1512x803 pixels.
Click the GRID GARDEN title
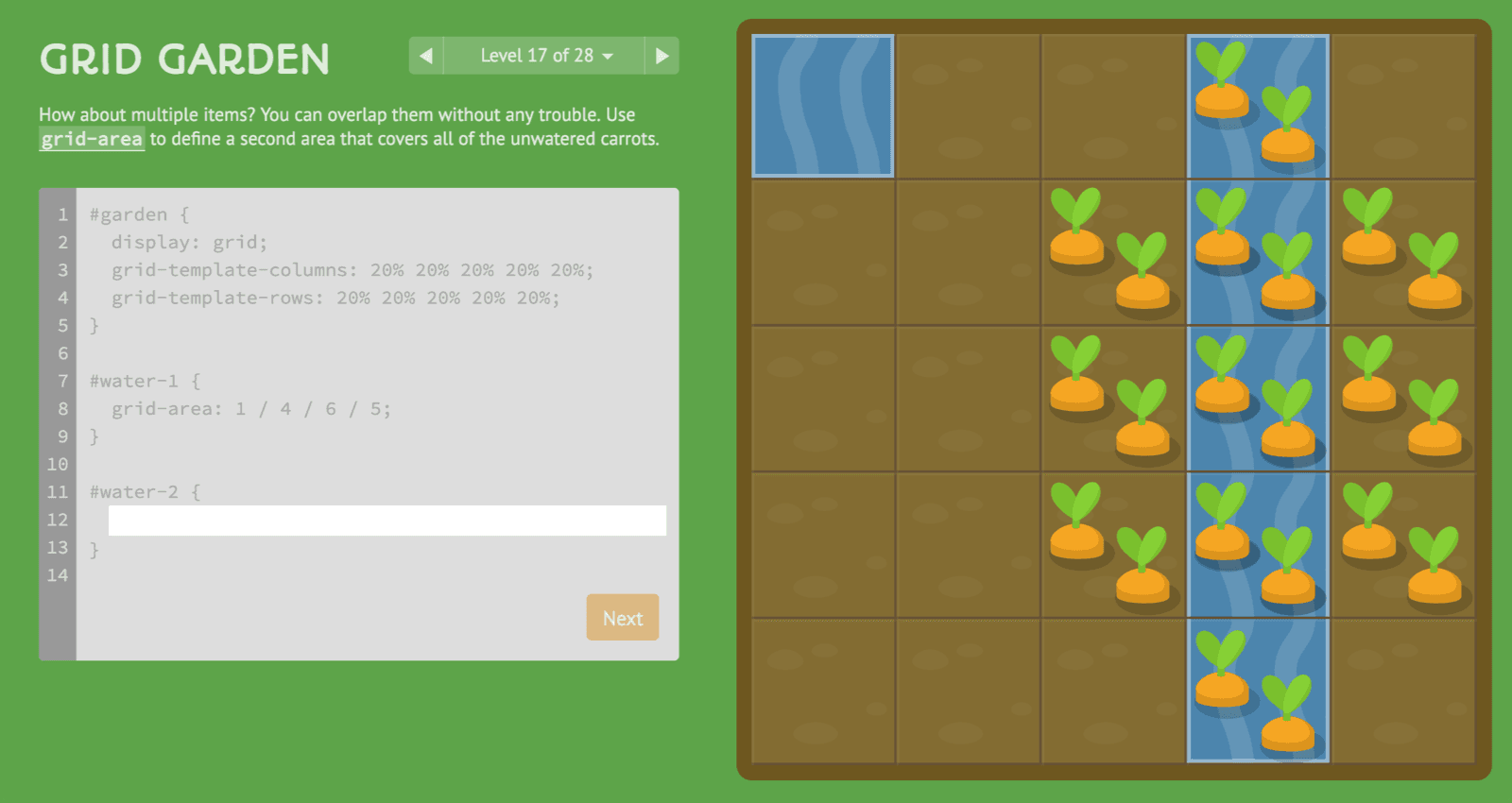pos(184,59)
